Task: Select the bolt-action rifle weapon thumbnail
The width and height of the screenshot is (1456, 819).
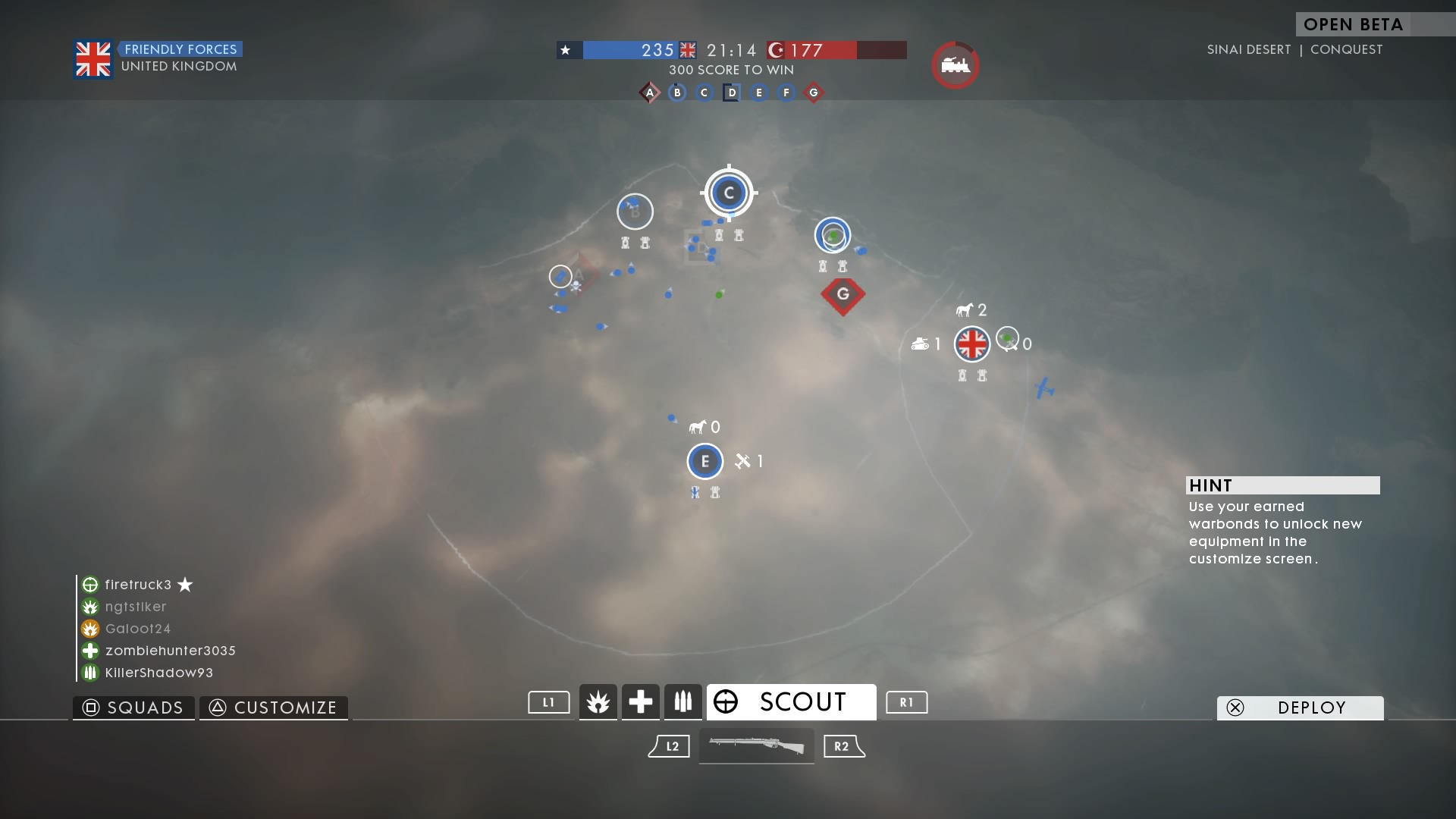Action: (756, 746)
